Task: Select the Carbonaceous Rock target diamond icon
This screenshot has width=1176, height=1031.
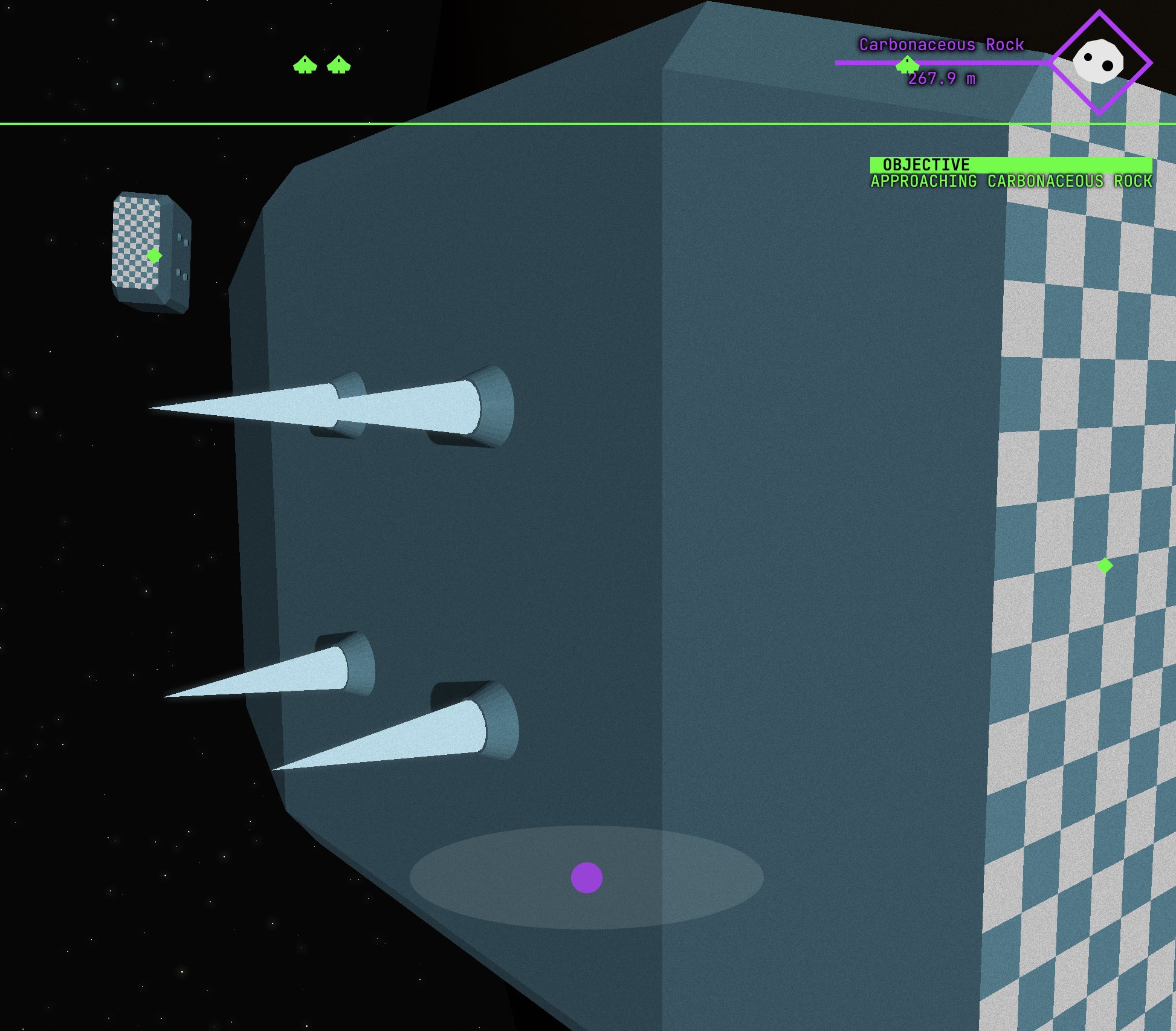Action: pos(1099,62)
